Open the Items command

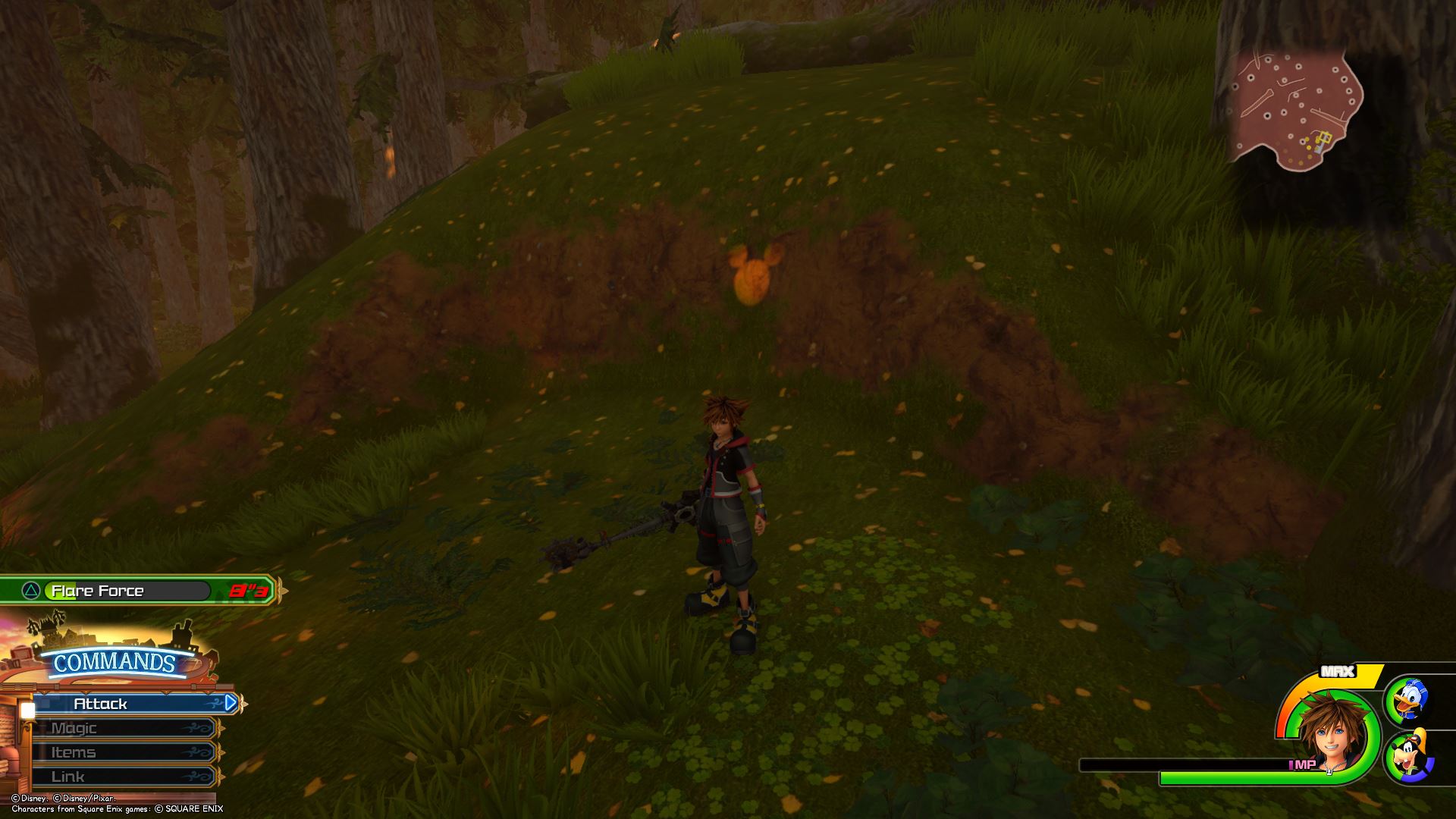point(121,752)
